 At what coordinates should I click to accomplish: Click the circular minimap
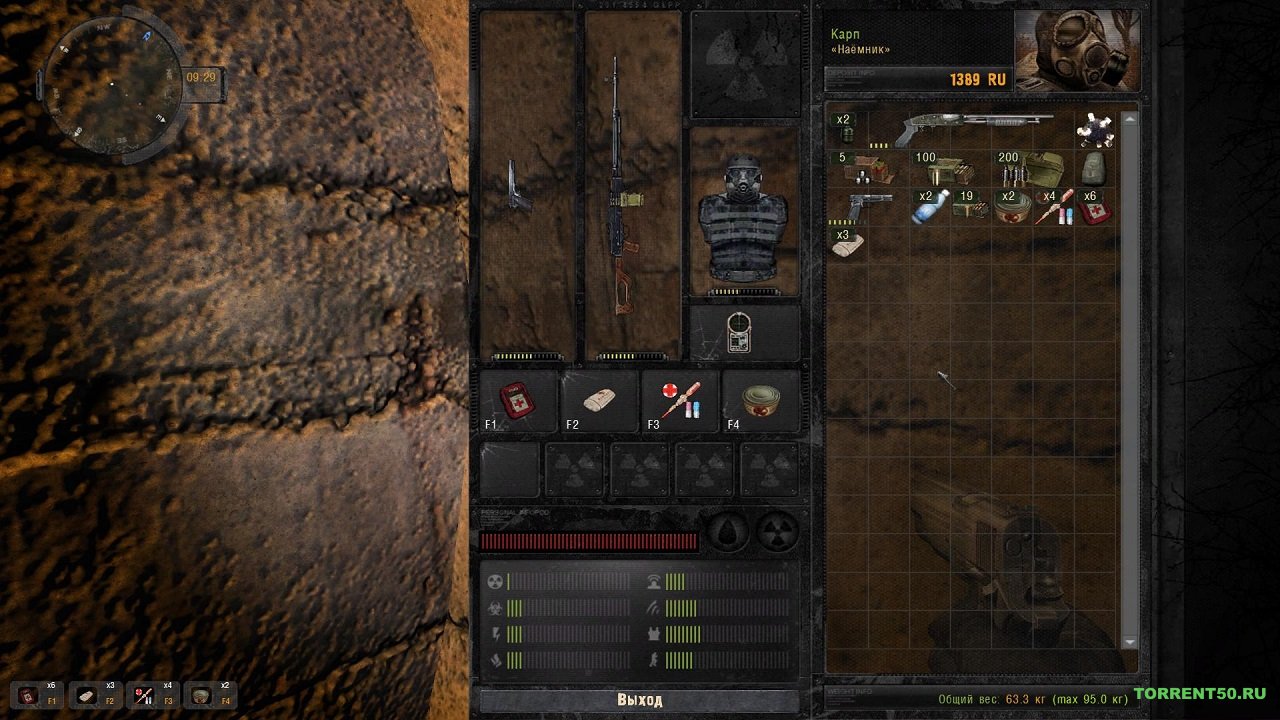click(112, 84)
